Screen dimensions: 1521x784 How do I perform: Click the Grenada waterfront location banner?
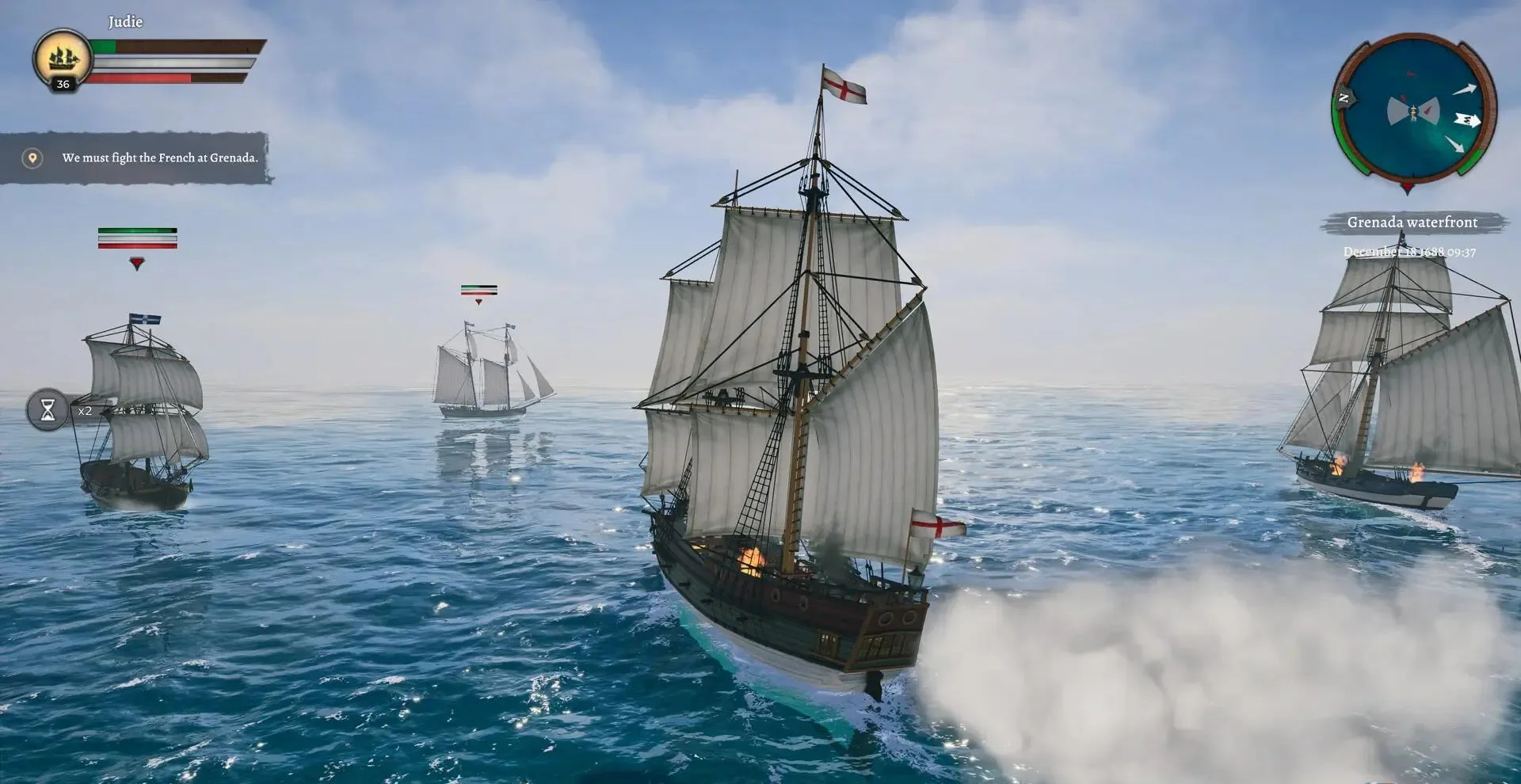pos(1411,223)
